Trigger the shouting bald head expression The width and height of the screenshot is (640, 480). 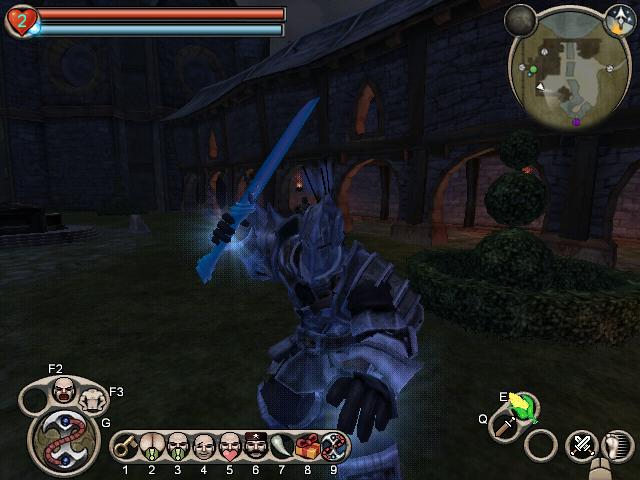pos(64,390)
